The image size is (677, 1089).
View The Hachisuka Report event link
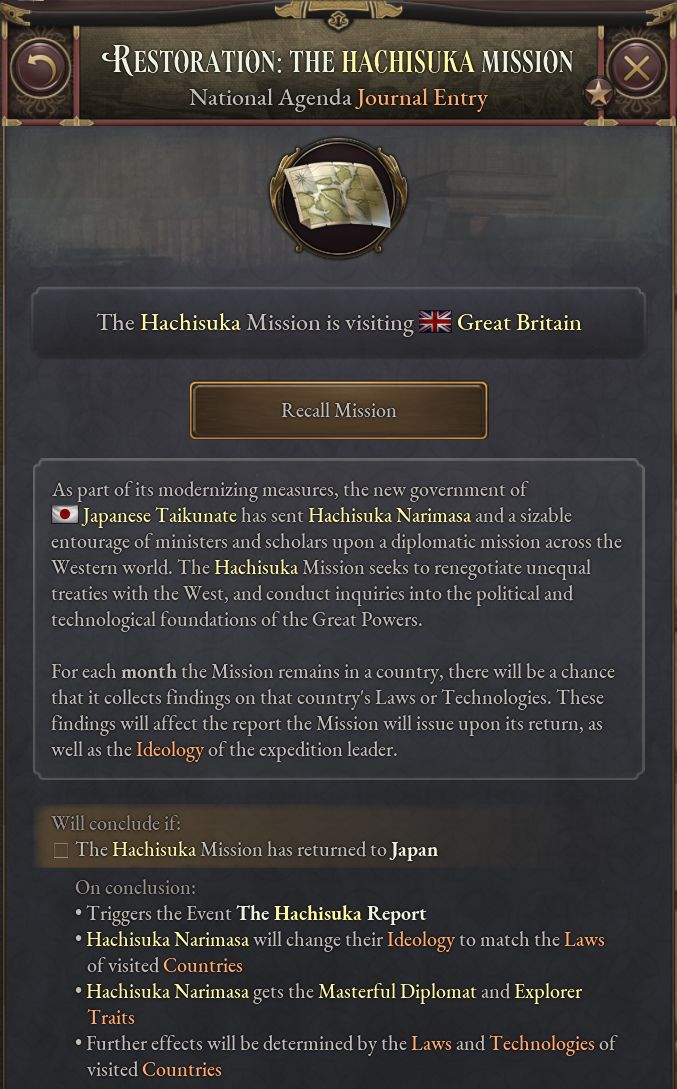click(x=331, y=913)
